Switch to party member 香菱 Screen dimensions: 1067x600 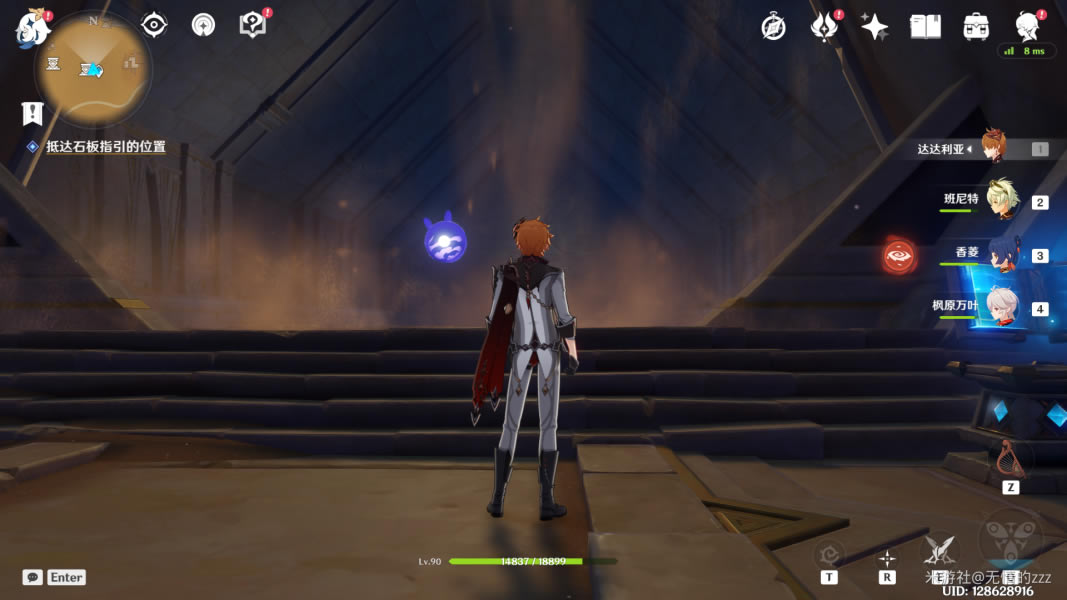pyautogui.click(x=1002, y=254)
